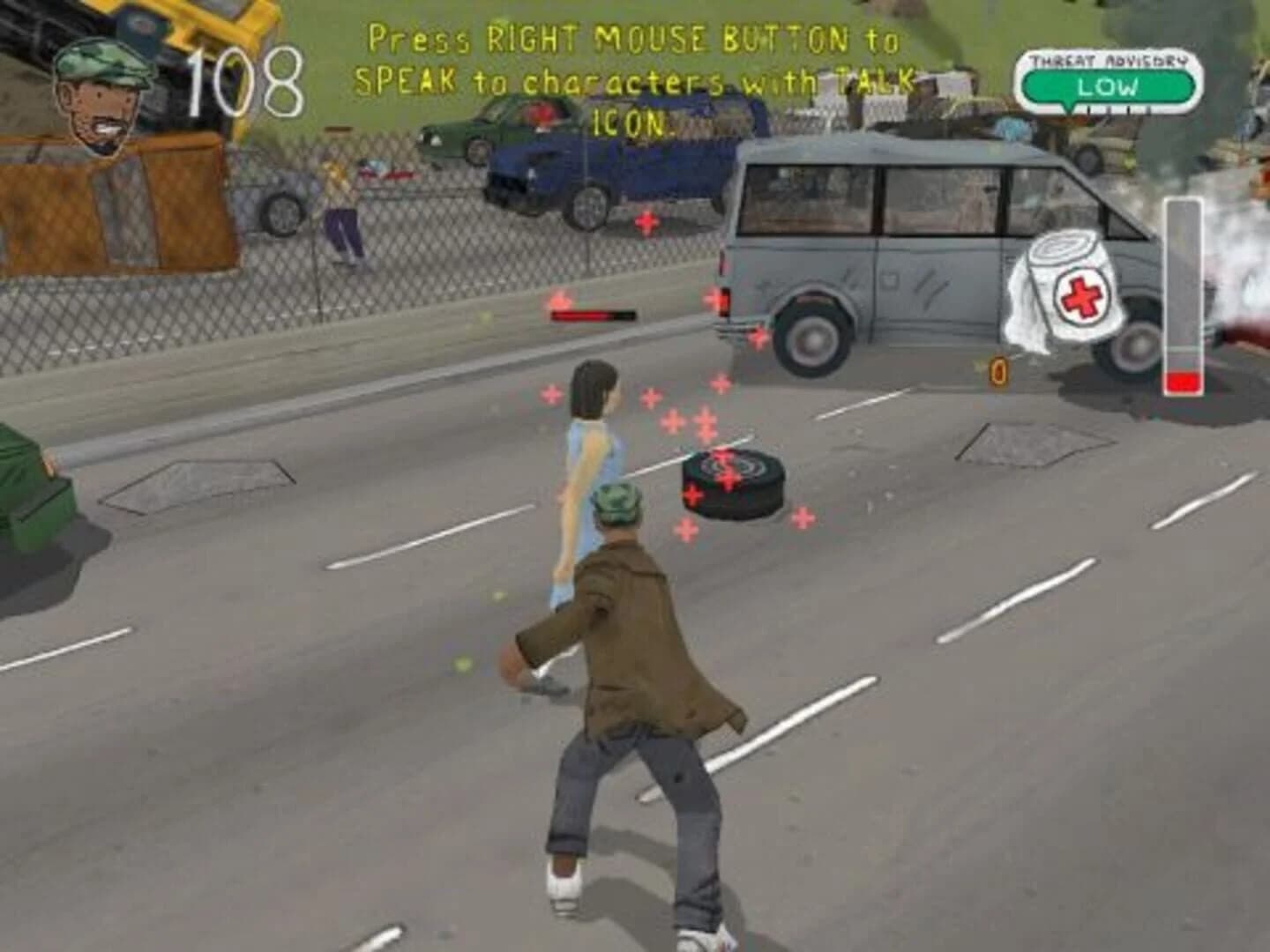Click the word 'SPEAK' in the hint text
This screenshot has width=1270, height=952.
tap(407, 79)
